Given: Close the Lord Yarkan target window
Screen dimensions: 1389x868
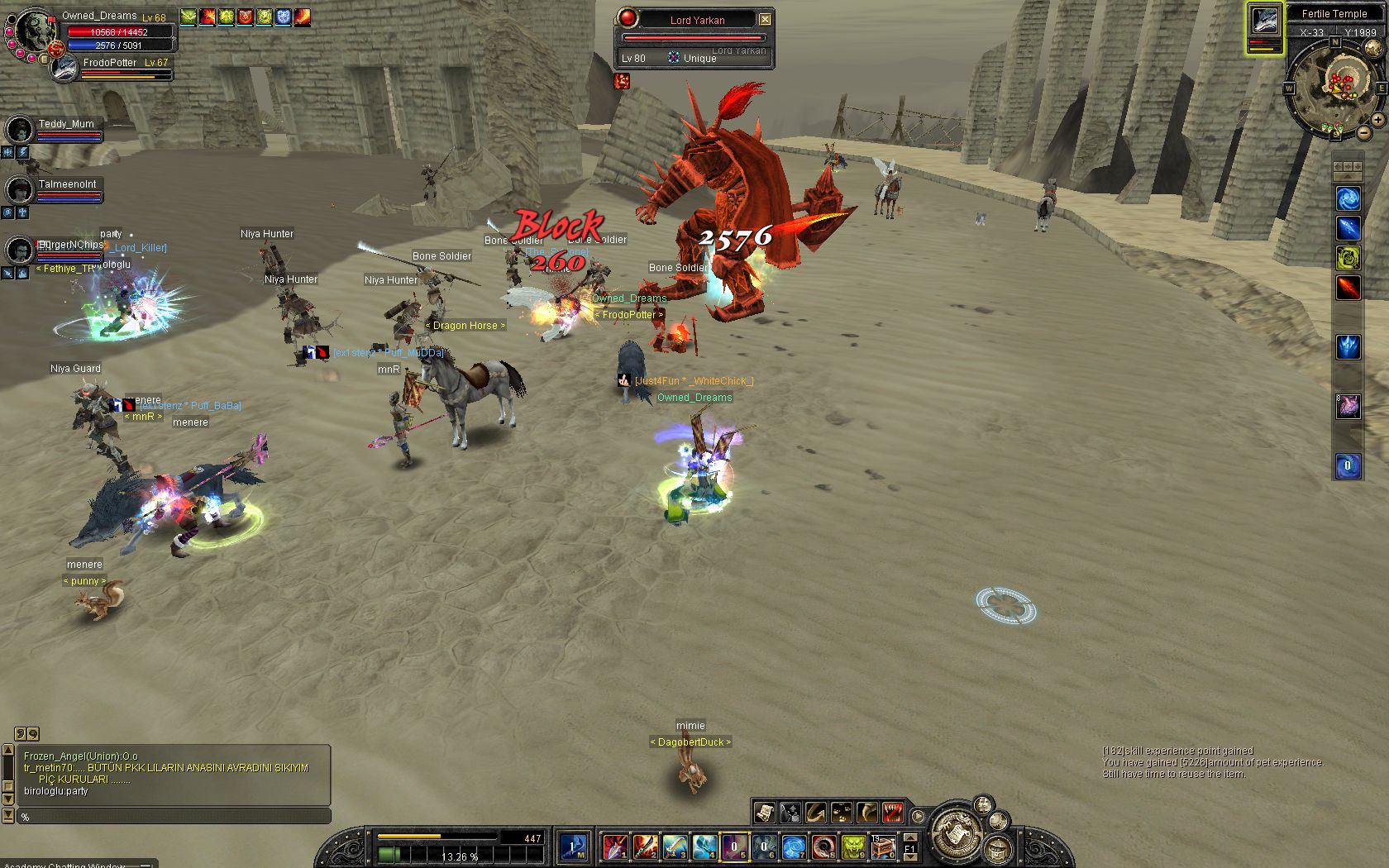Looking at the screenshot, I should [x=765, y=19].
